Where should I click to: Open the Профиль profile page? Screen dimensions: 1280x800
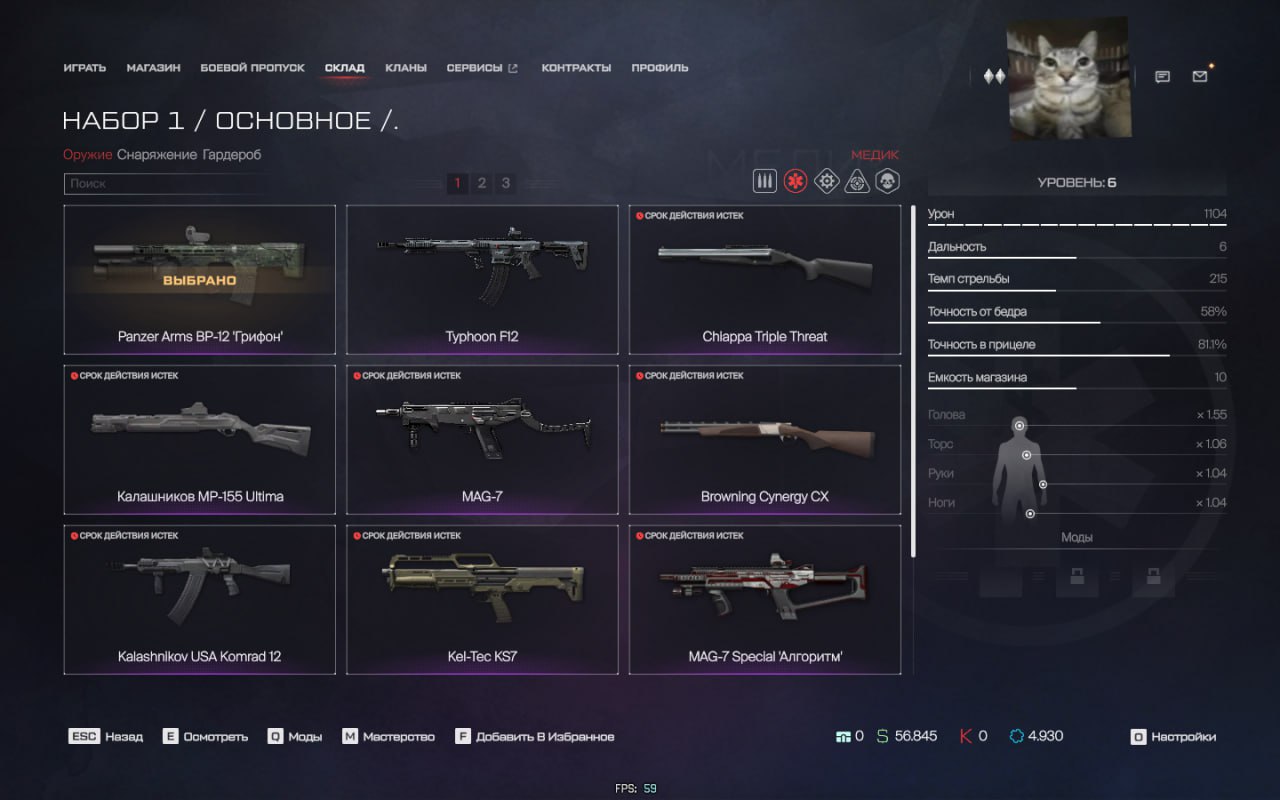pos(660,68)
